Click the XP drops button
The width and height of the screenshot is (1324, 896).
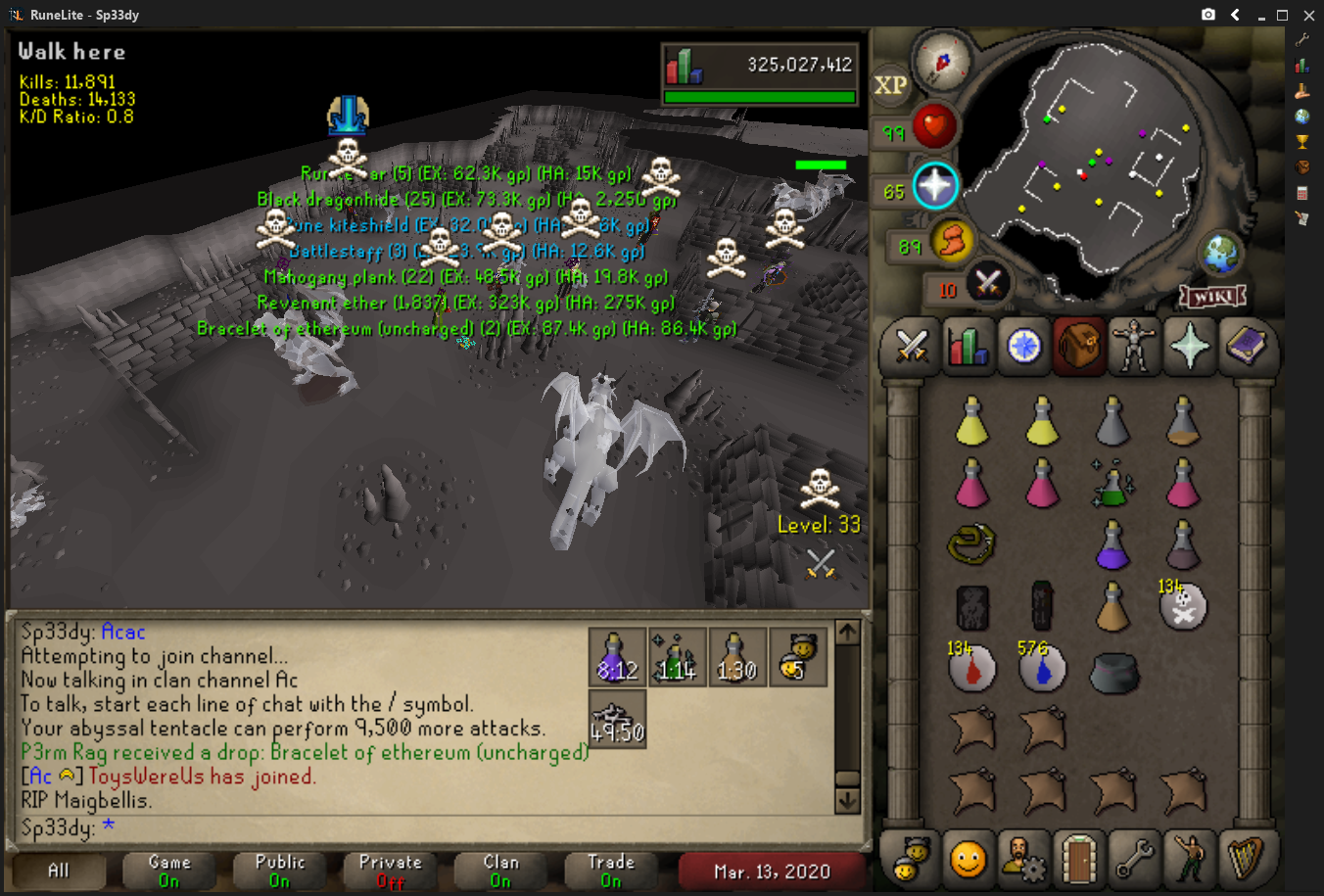[890, 85]
